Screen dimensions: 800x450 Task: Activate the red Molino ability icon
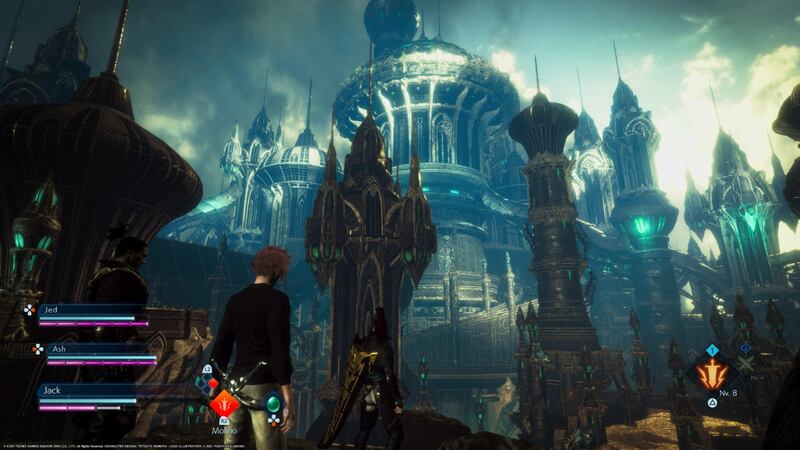(225, 405)
